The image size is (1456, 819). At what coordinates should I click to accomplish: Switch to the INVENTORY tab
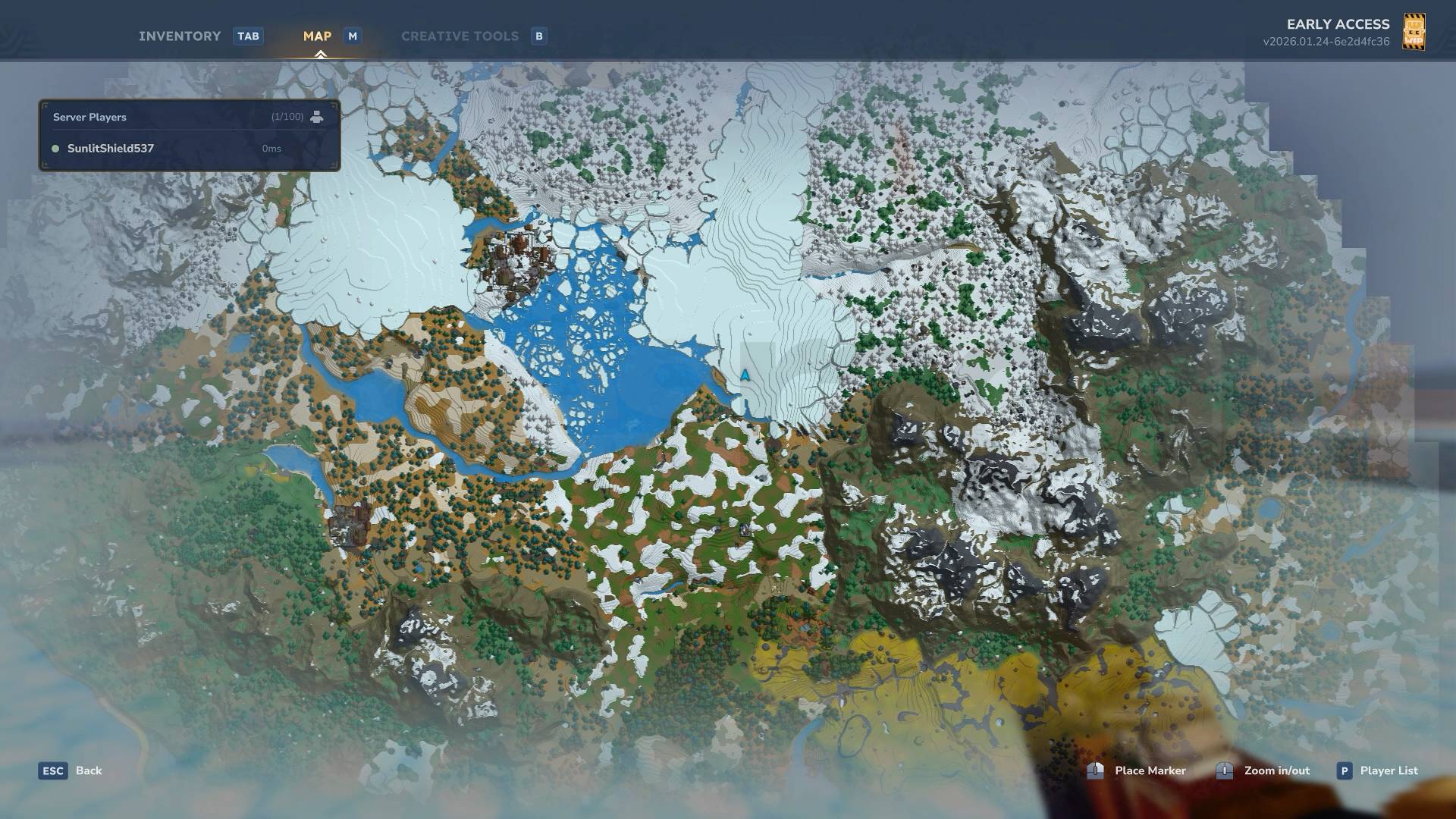(179, 36)
